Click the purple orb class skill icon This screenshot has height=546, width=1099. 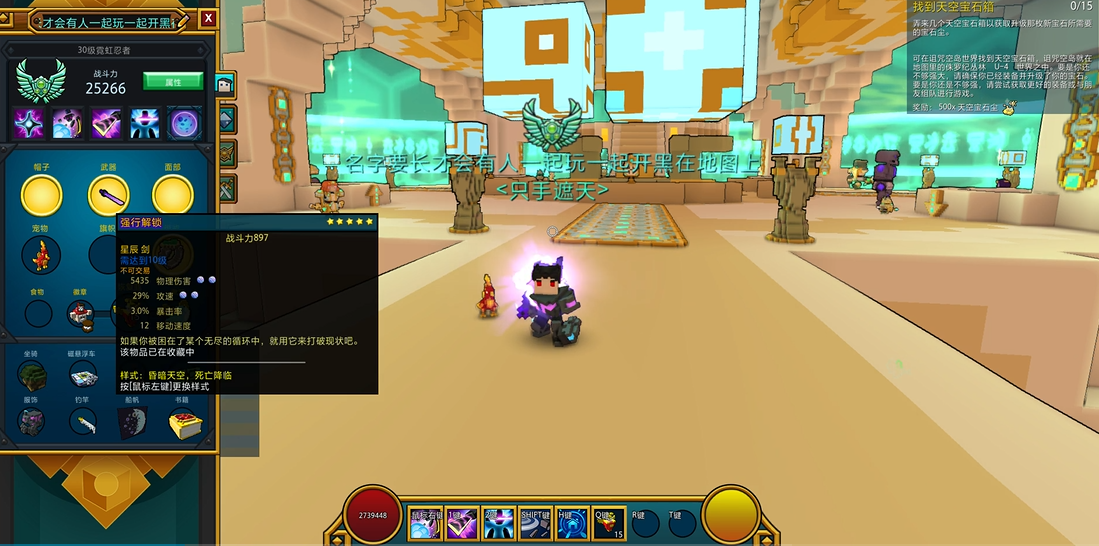(184, 123)
